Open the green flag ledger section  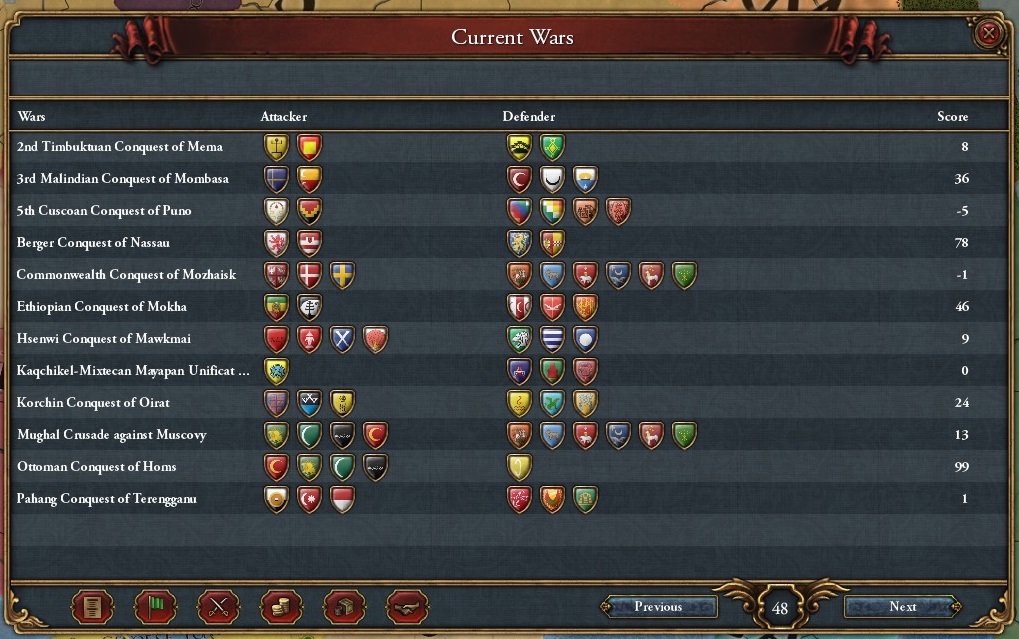(x=155, y=607)
